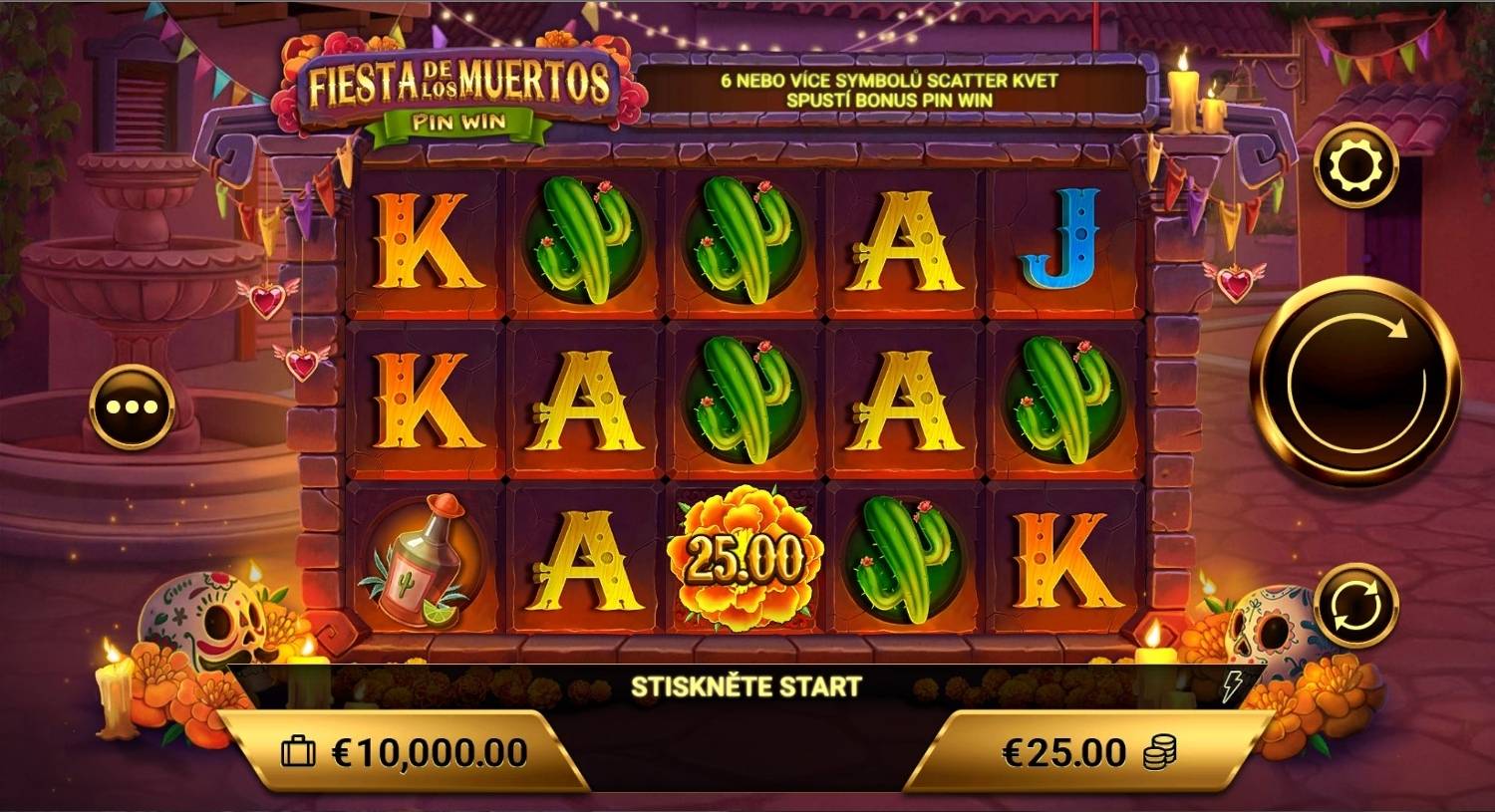Open the bet amount panel showing €25.00

[1087, 752]
